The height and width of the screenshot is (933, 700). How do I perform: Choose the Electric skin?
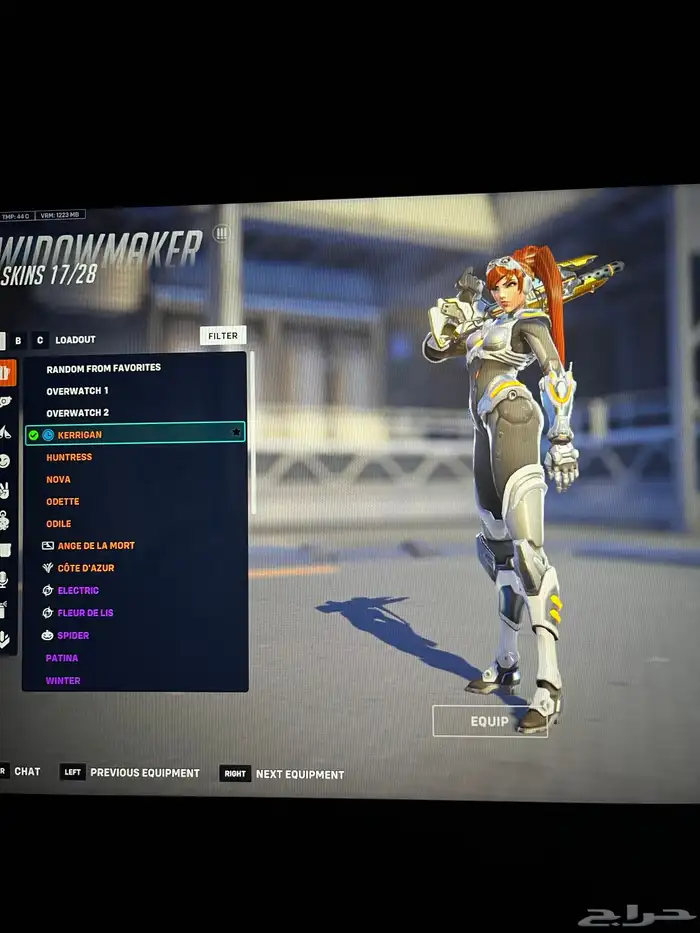(x=78, y=590)
